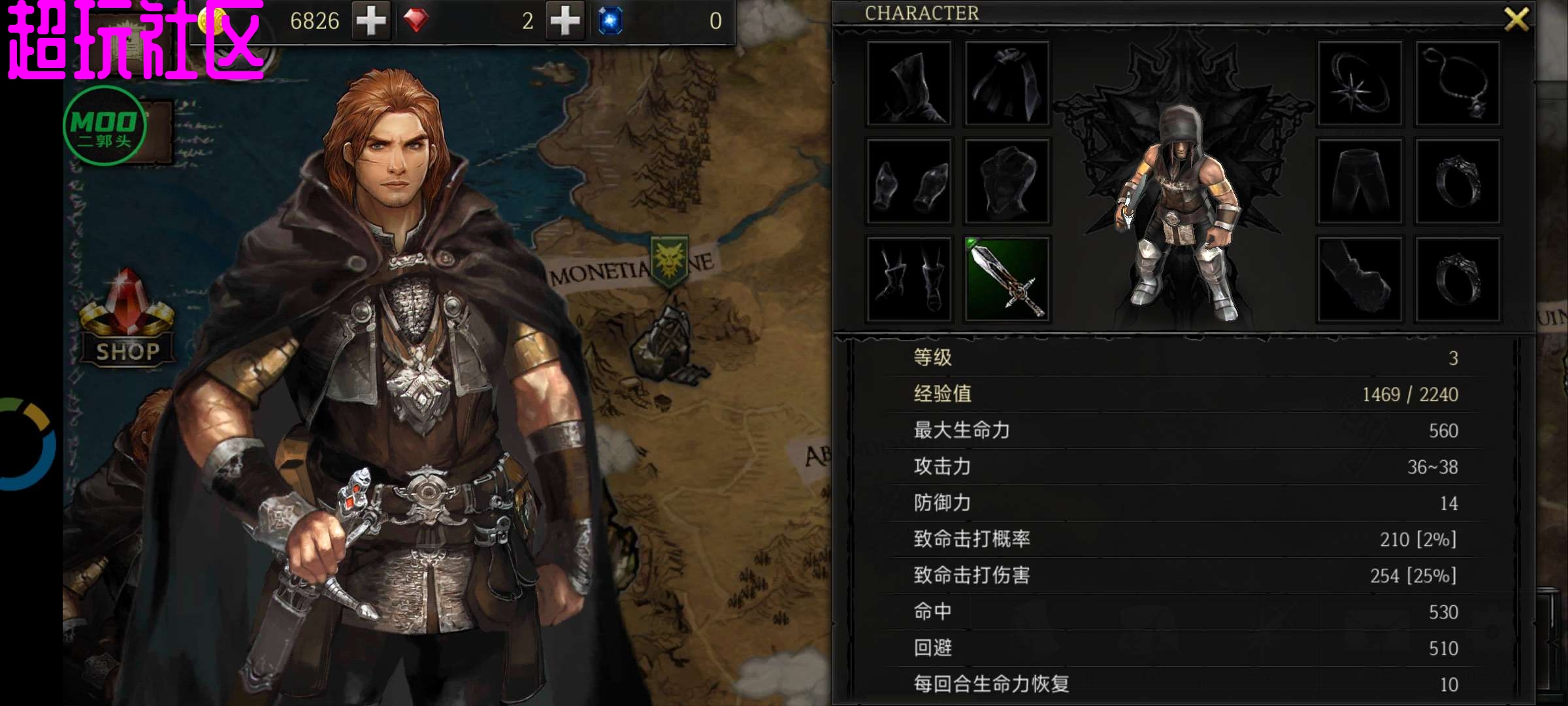Image resolution: width=1568 pixels, height=706 pixels.
Task: Close the Character panel
Action: (1516, 20)
